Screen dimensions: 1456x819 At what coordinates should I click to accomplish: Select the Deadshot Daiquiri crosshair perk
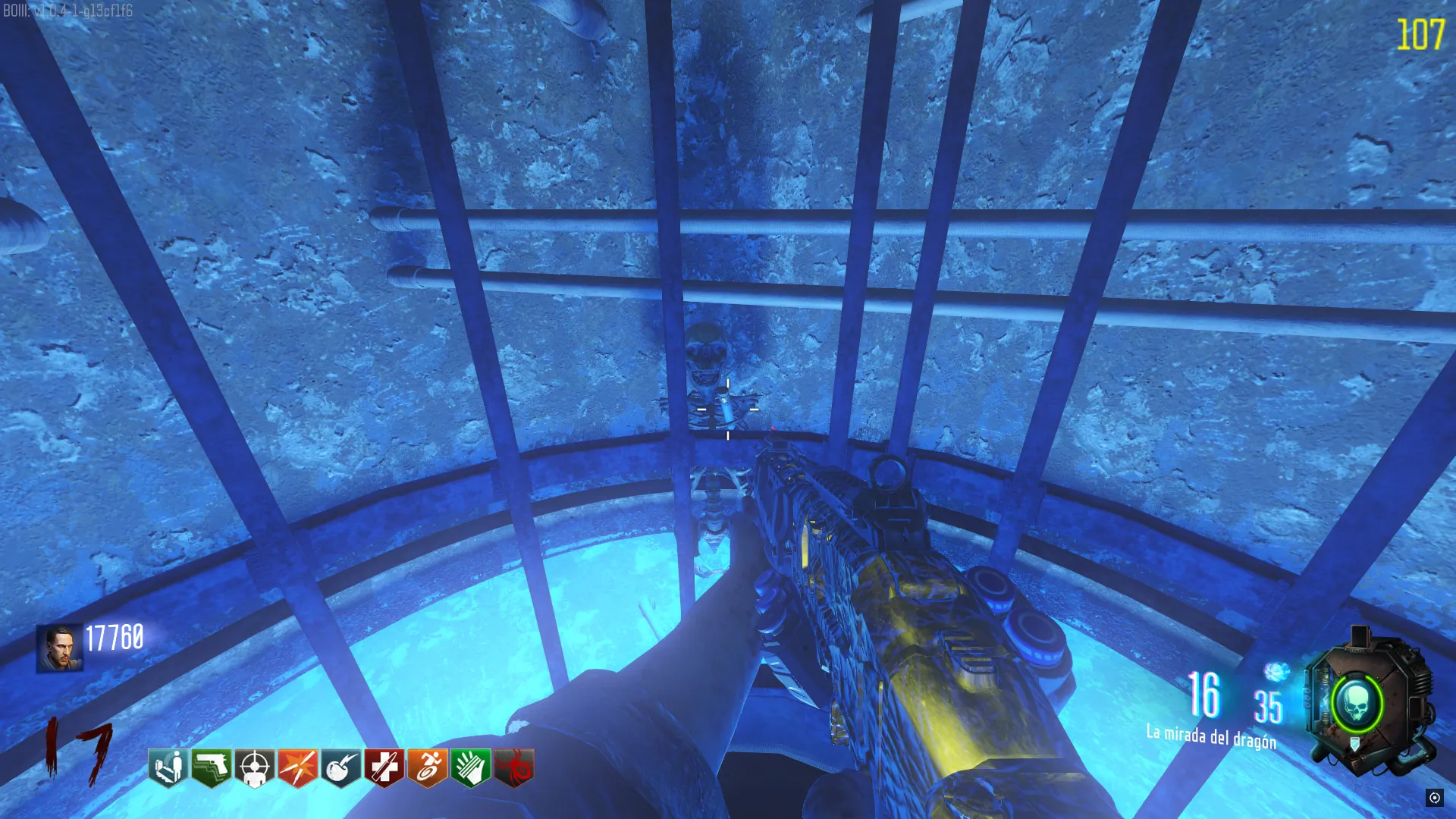(255, 767)
